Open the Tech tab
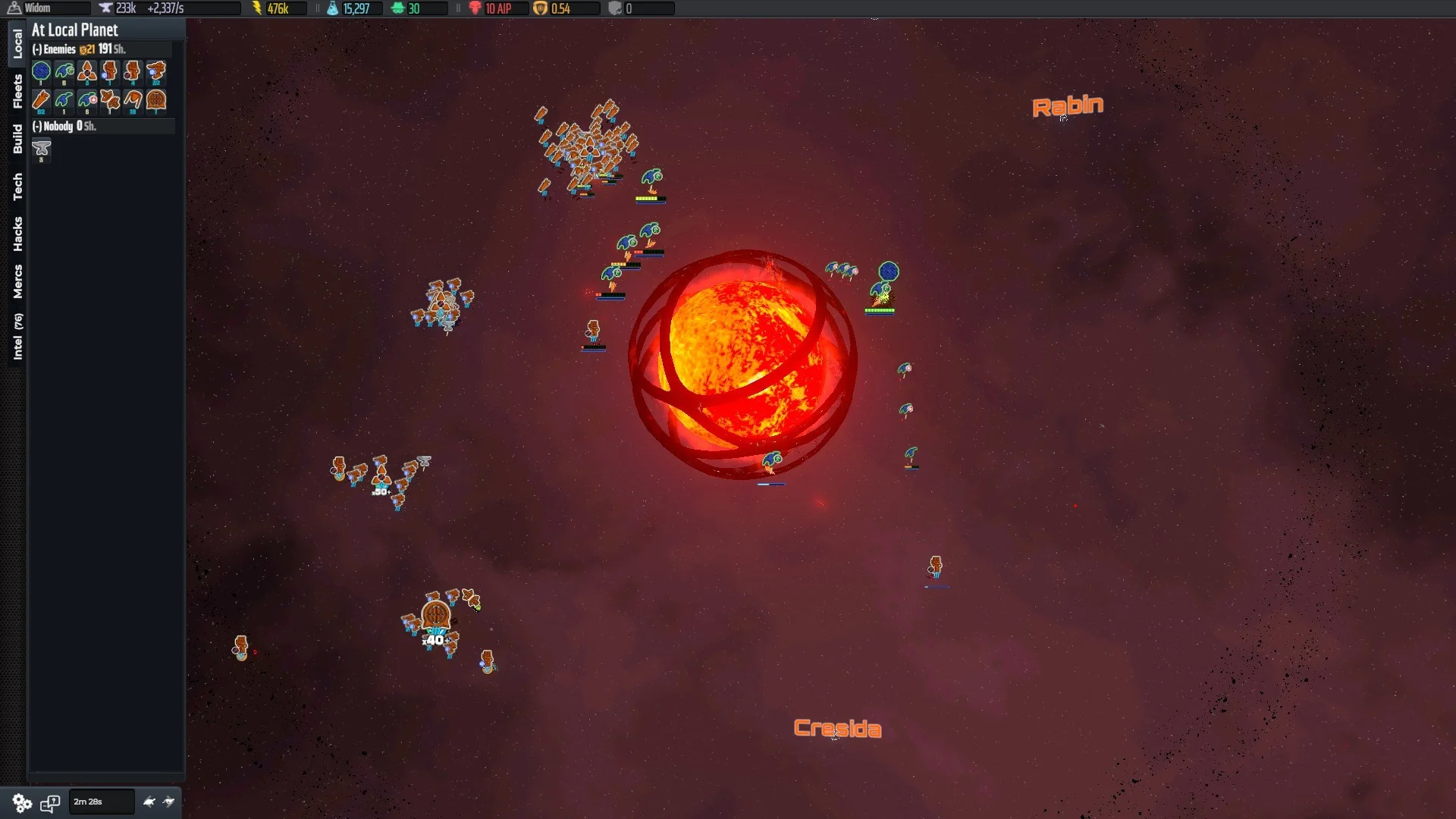The height and width of the screenshot is (819, 1456). pyautogui.click(x=17, y=187)
